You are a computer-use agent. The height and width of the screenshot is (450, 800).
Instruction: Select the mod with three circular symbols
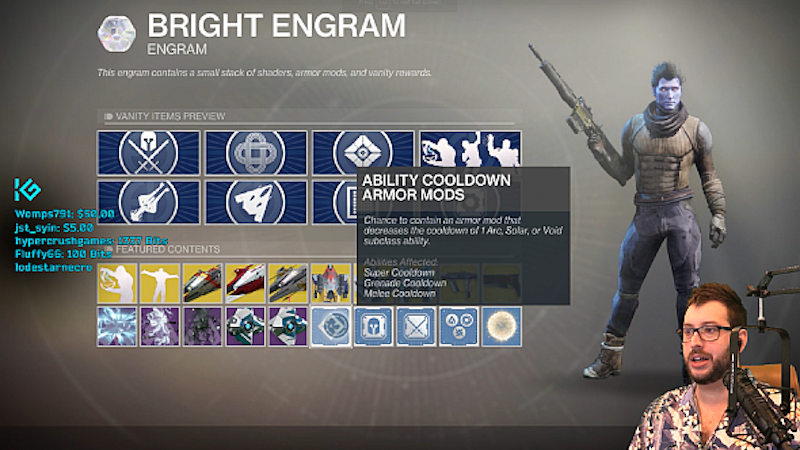[x=458, y=326]
